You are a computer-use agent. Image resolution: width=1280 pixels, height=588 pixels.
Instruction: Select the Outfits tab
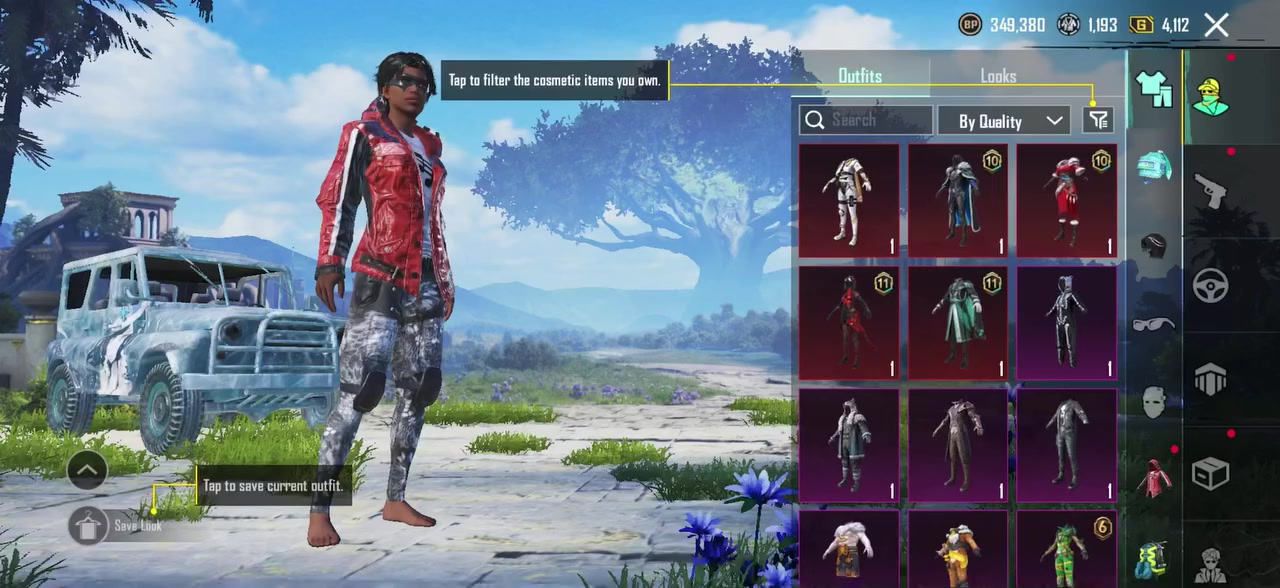860,76
